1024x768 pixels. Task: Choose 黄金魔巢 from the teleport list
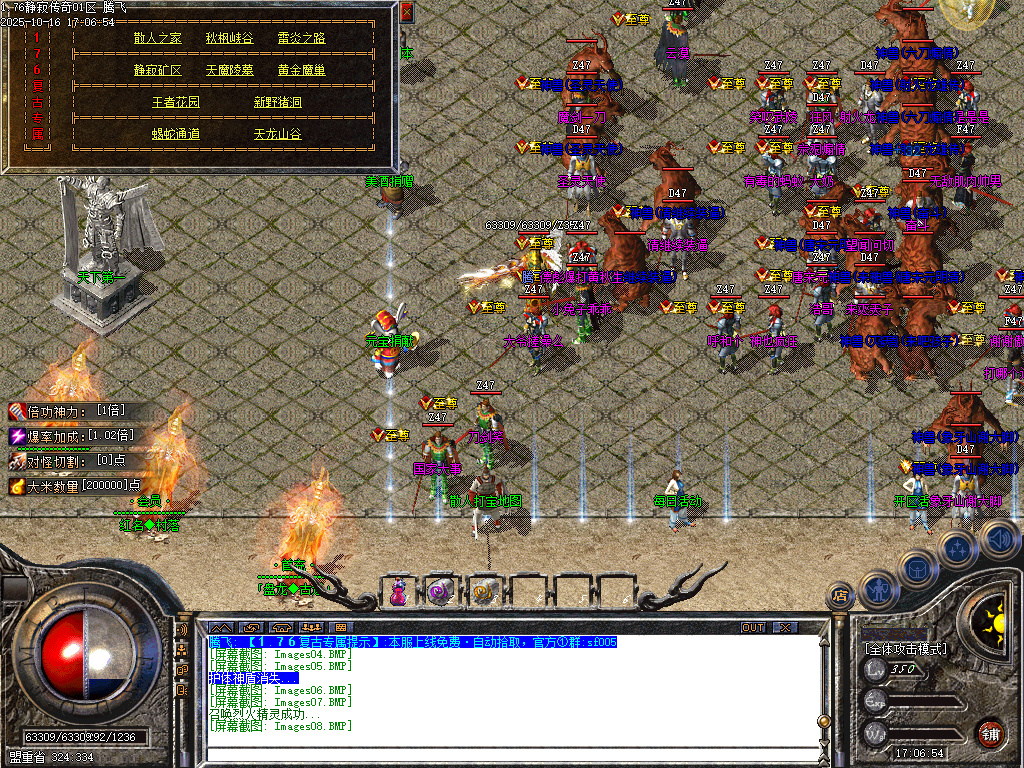pos(301,70)
